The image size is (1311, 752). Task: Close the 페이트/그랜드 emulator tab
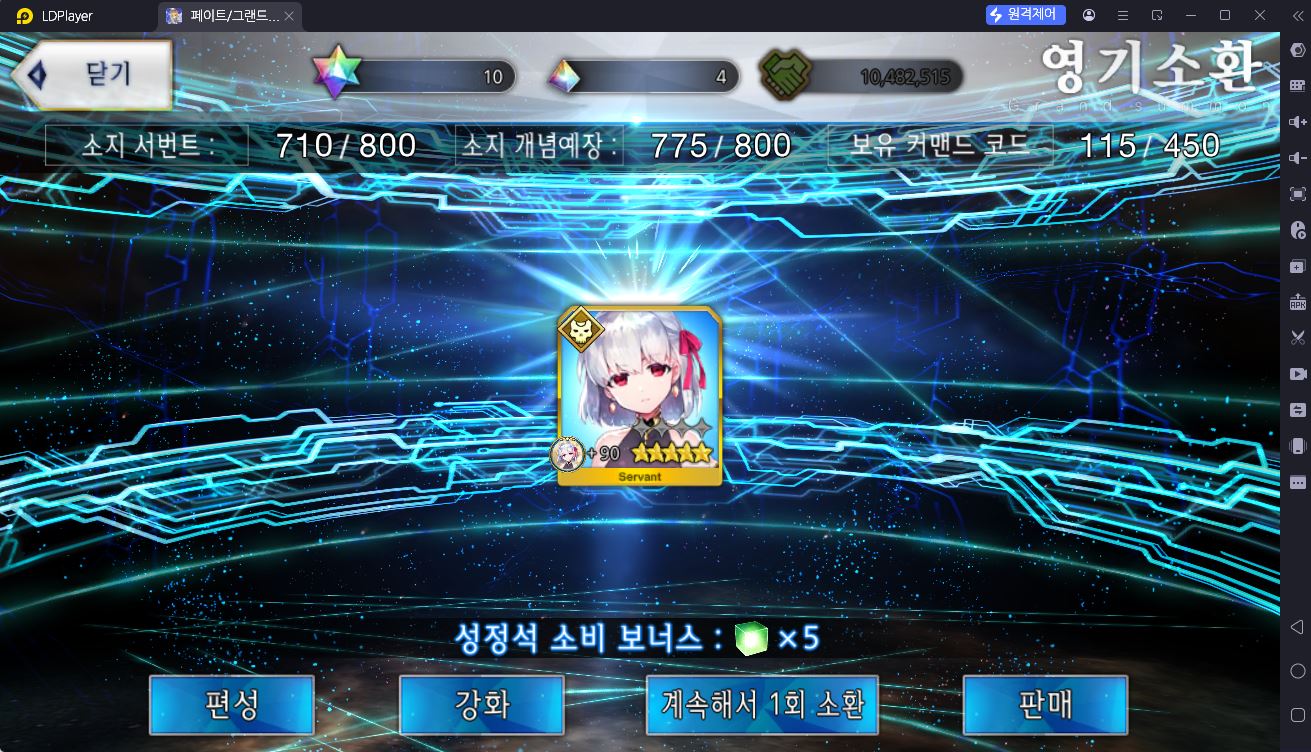point(289,16)
